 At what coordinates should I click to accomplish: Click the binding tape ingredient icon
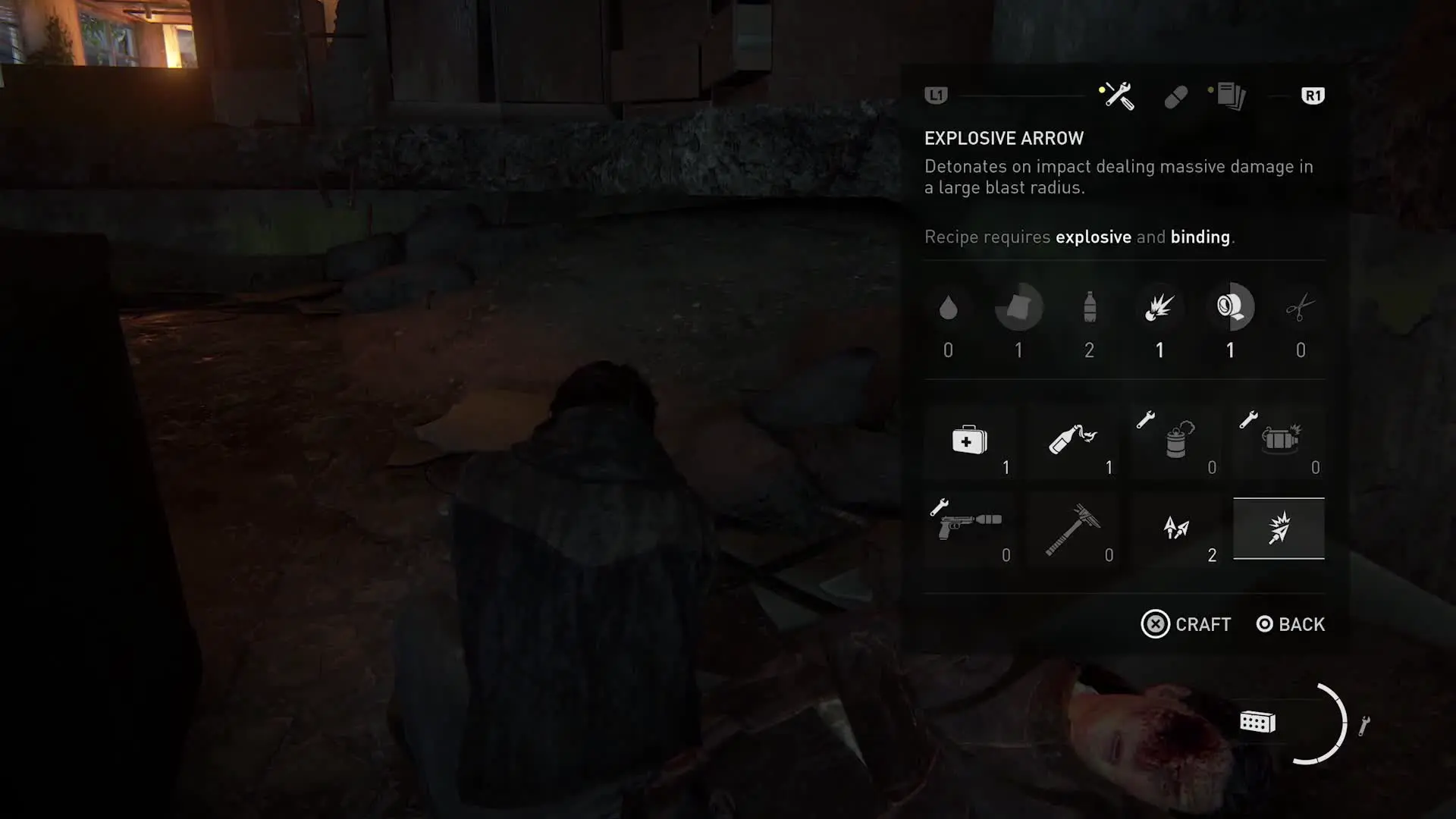click(x=1230, y=308)
